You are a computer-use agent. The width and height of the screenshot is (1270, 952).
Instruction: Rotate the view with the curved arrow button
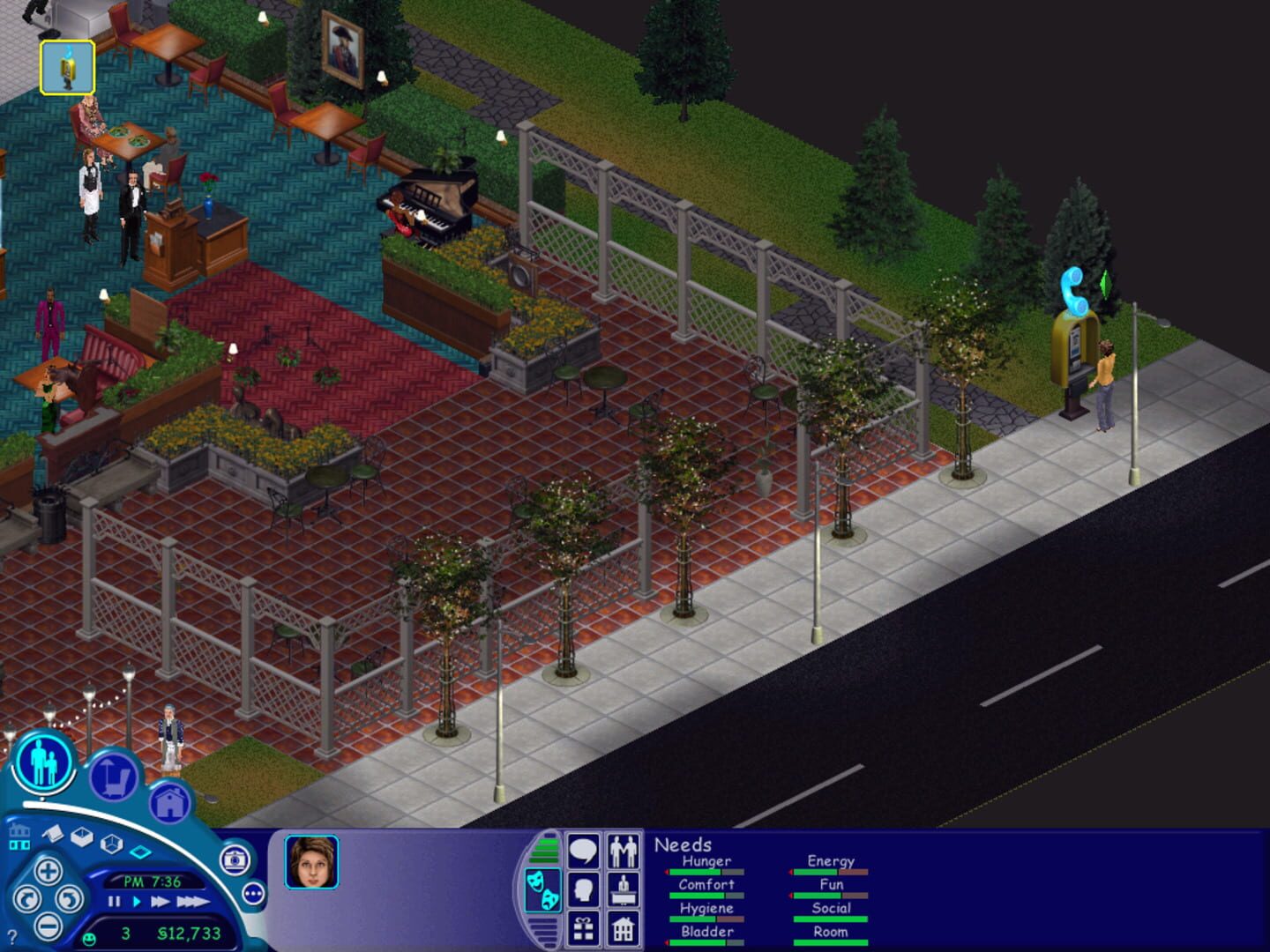29,899
